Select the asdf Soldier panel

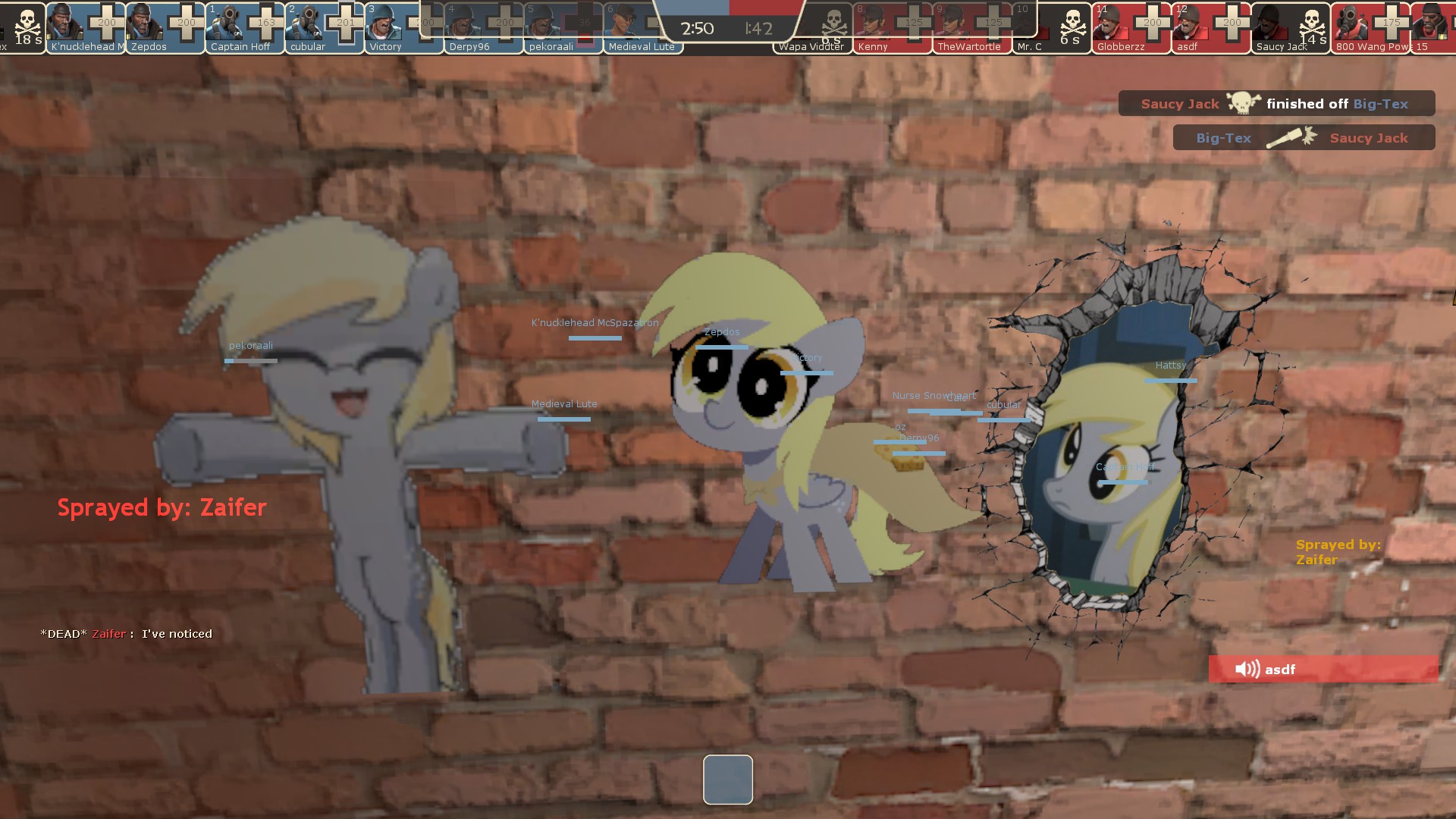1211,27
